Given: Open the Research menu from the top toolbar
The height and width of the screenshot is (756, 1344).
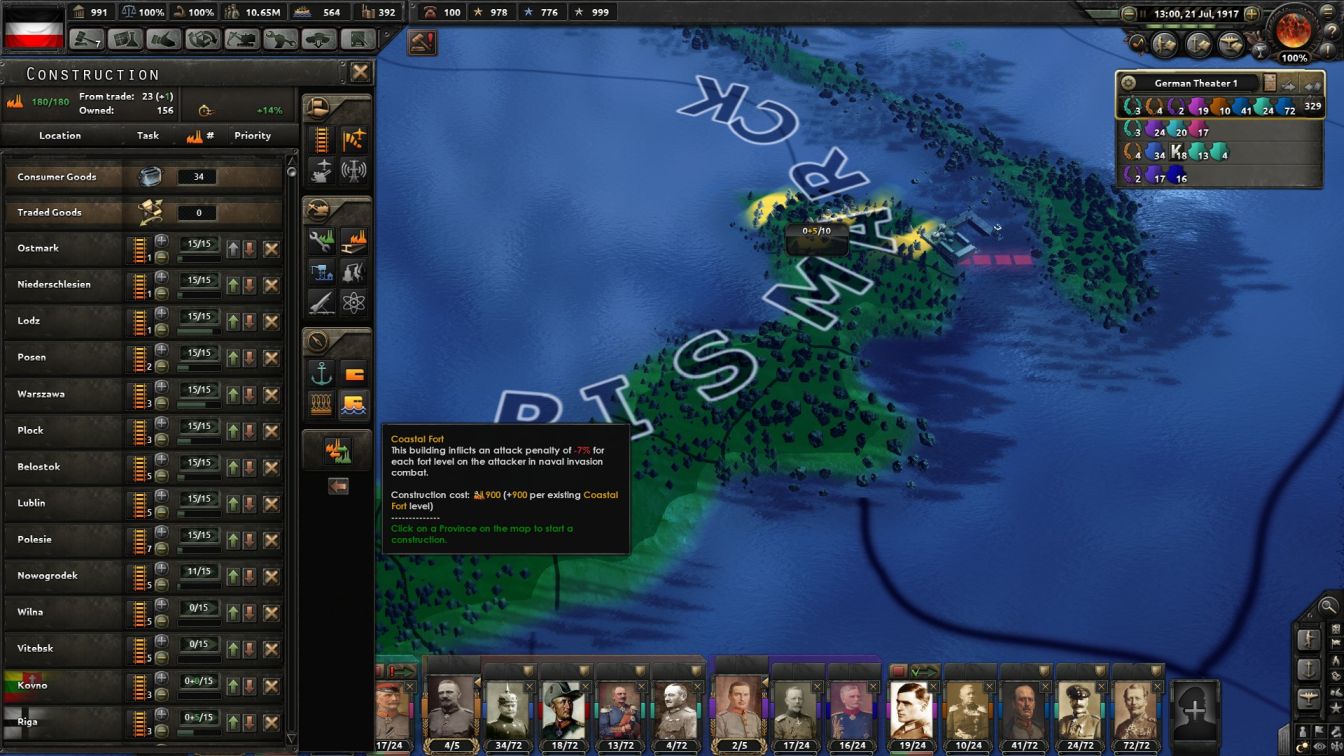Looking at the screenshot, I should point(124,37).
